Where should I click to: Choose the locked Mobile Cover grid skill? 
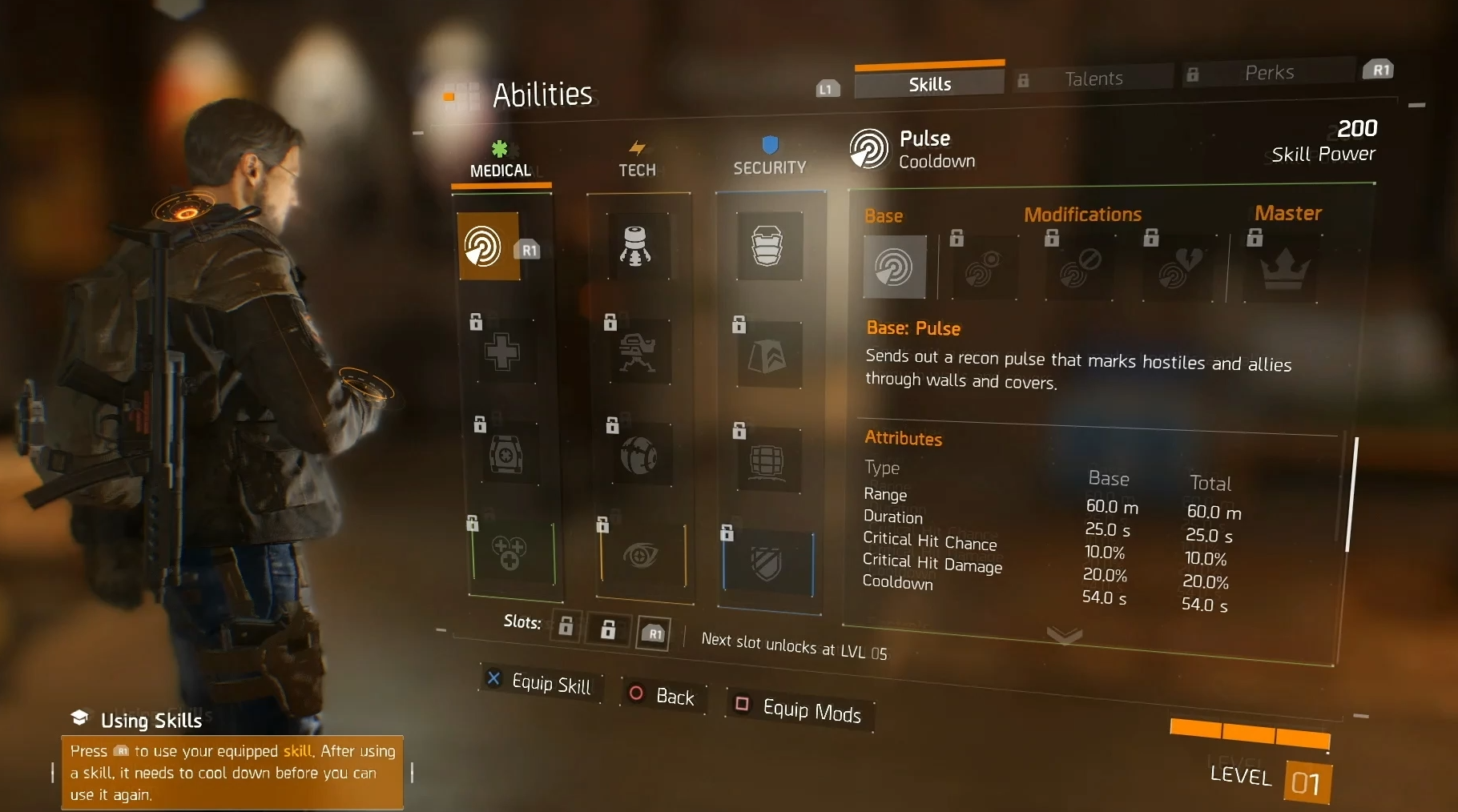(x=767, y=461)
